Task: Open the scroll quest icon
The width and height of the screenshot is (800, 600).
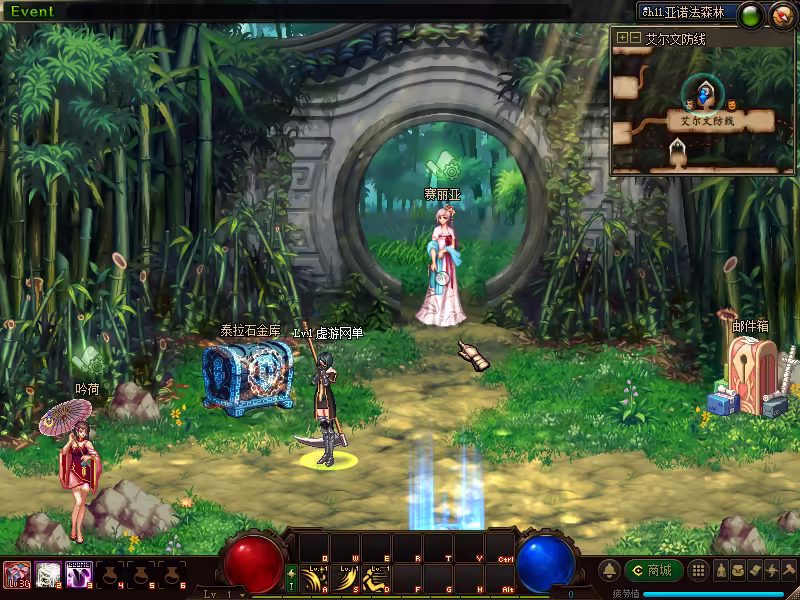Action: click(x=755, y=570)
